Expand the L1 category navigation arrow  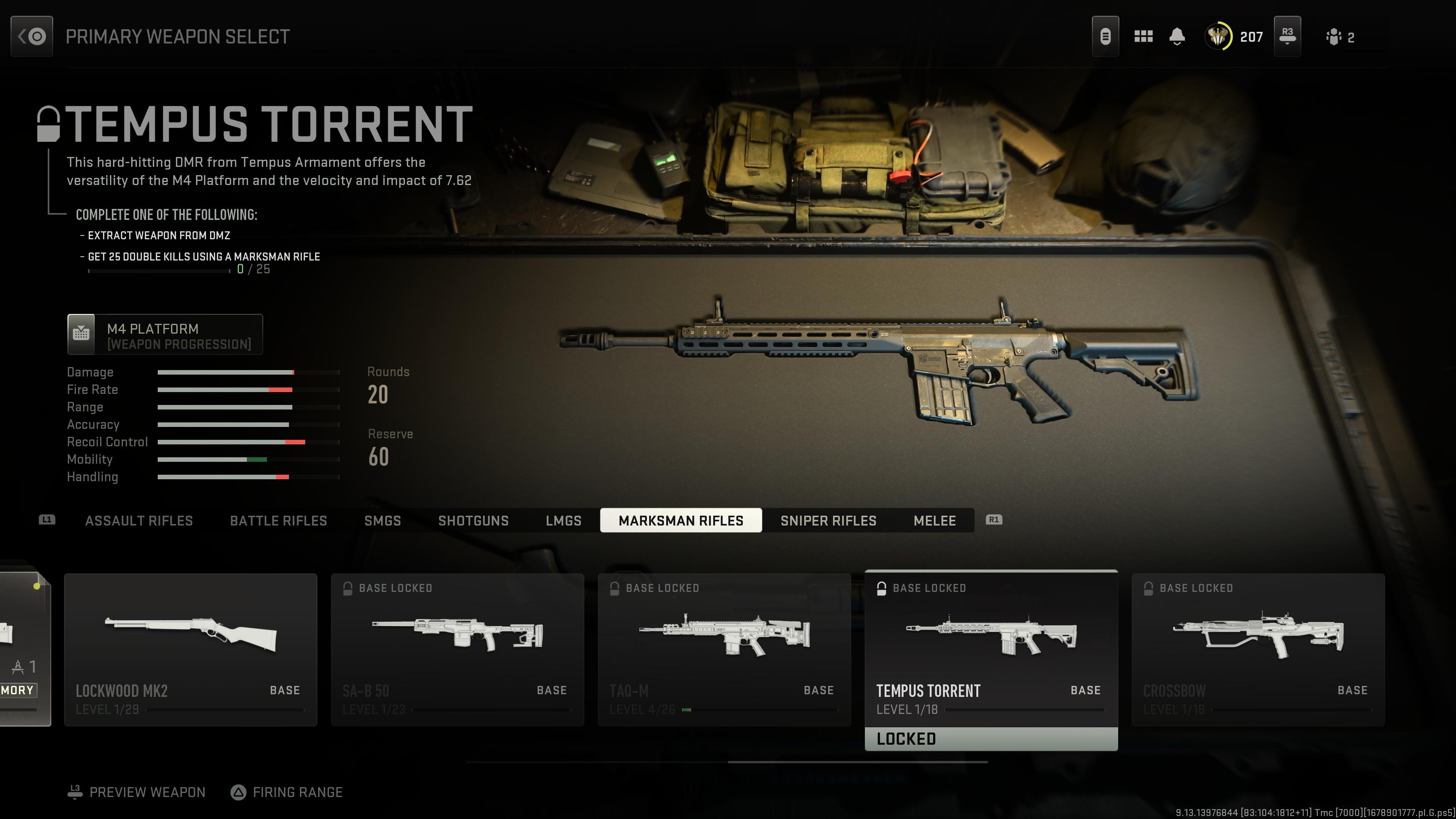click(x=47, y=520)
